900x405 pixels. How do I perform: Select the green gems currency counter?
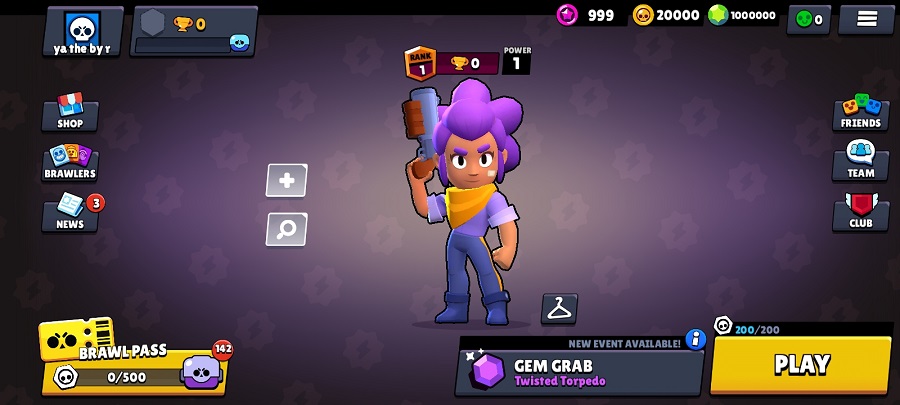coord(742,15)
